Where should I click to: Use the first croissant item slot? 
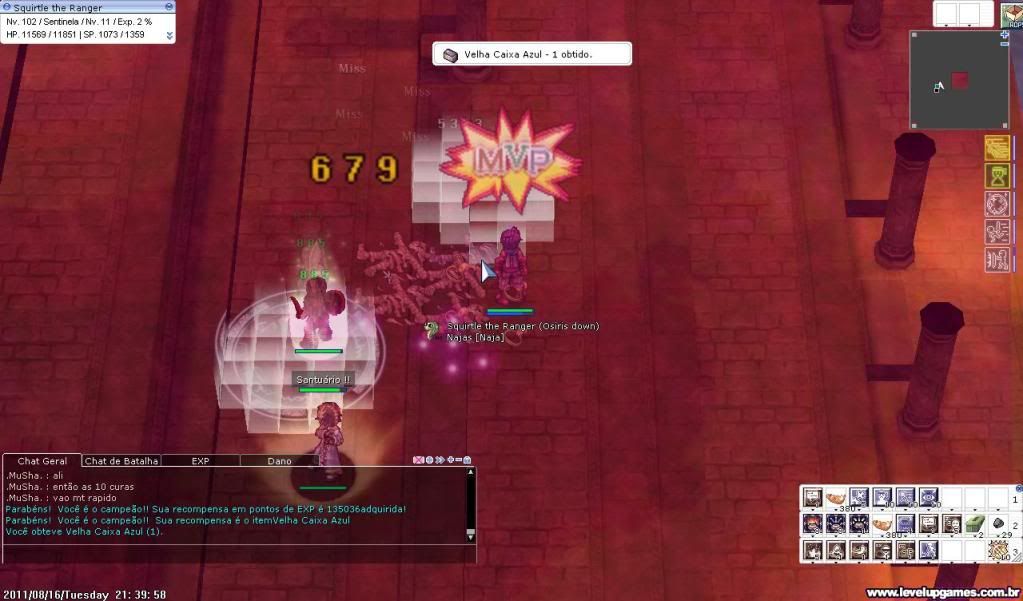click(x=834, y=497)
